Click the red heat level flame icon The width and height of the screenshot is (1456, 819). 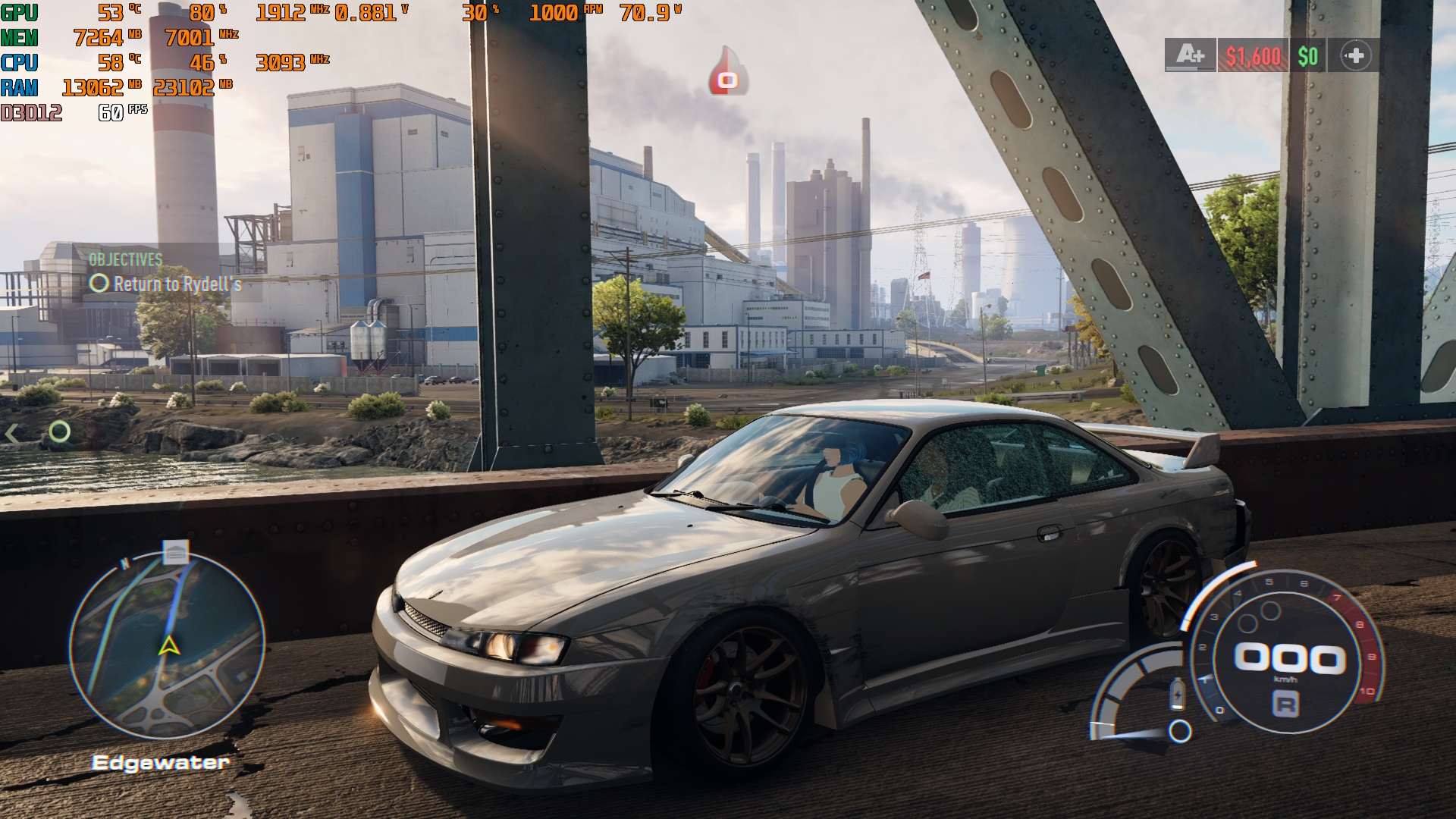point(728,74)
